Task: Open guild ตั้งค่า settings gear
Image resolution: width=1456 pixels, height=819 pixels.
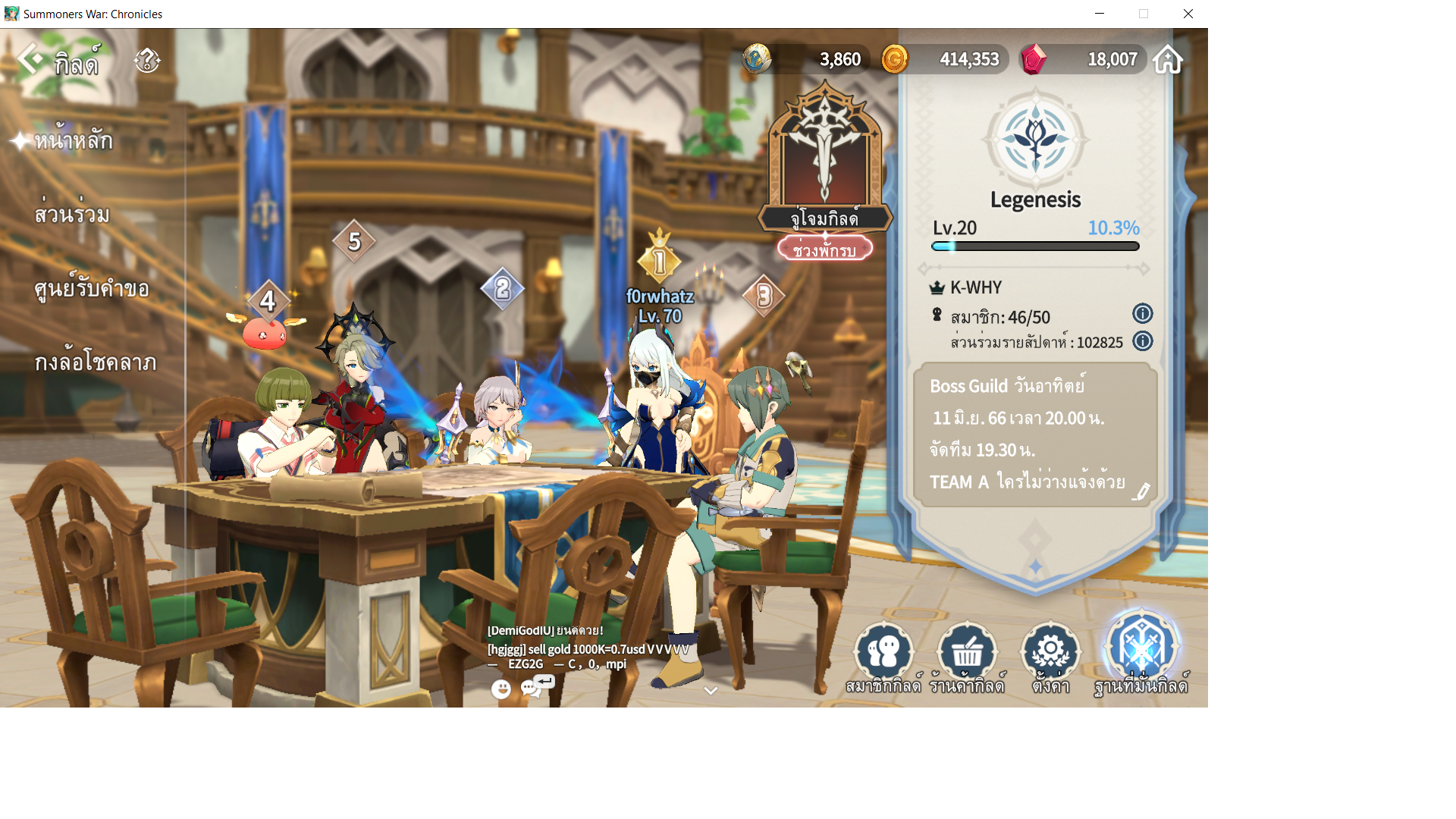Action: point(1050,657)
